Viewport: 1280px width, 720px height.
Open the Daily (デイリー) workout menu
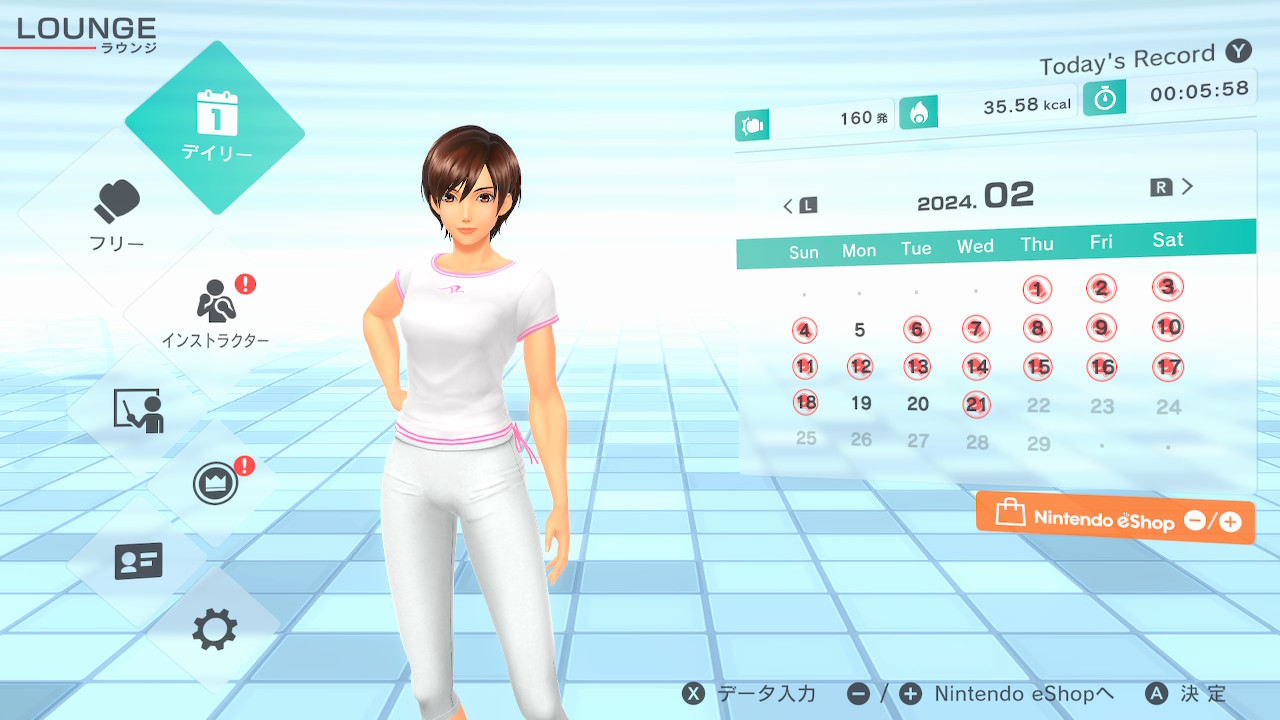pyautogui.click(x=215, y=127)
